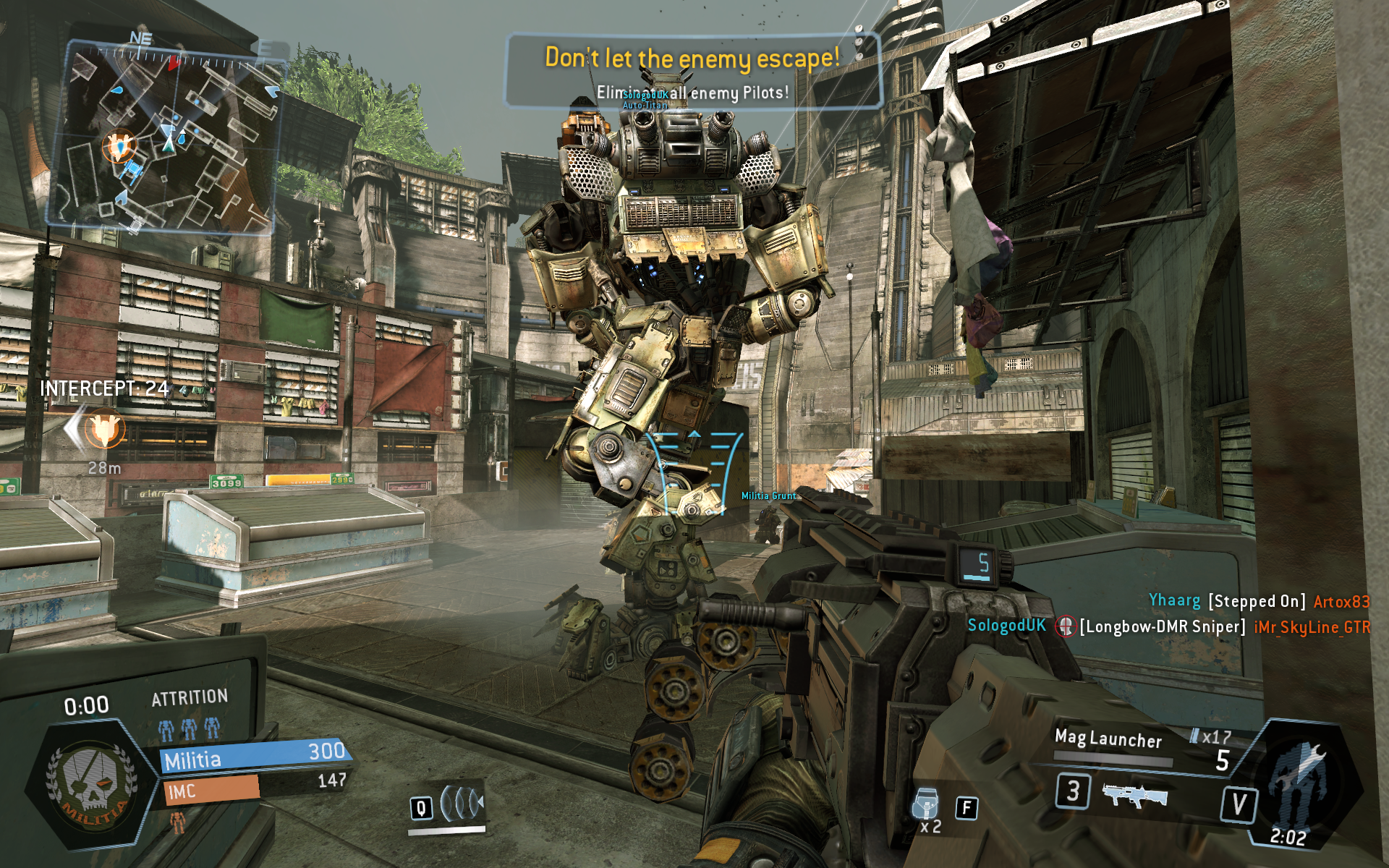
Task: Select the Yhaarg Stepped On kill feed entry
Action: tap(1259, 601)
